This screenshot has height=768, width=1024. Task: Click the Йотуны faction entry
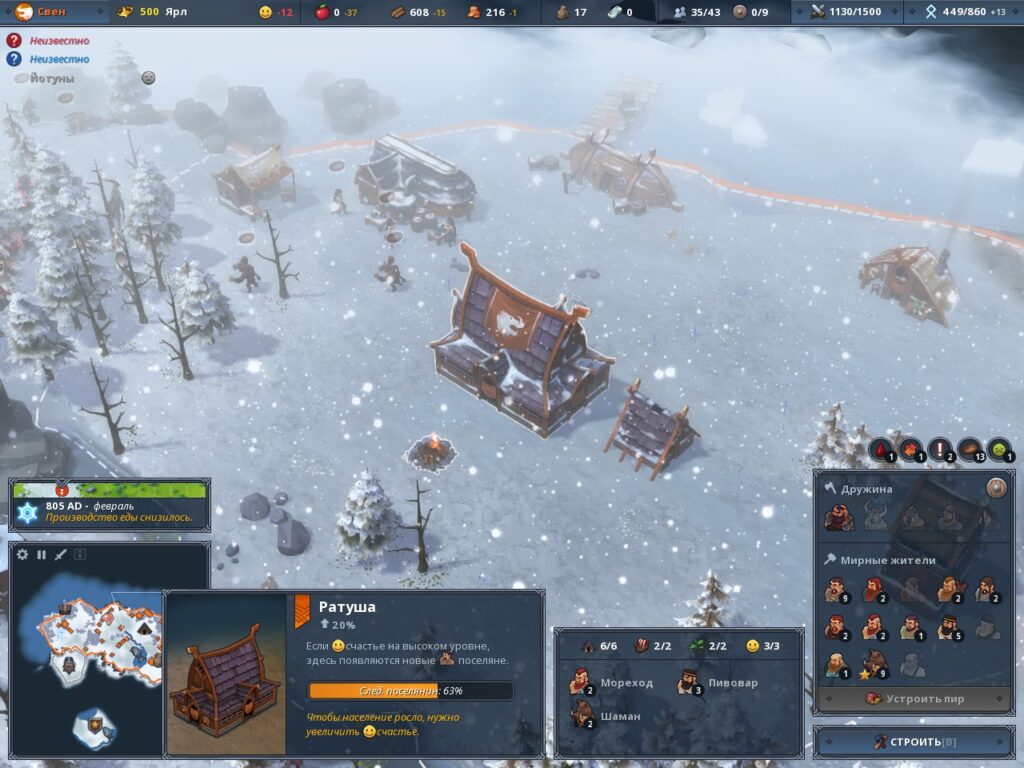point(50,78)
